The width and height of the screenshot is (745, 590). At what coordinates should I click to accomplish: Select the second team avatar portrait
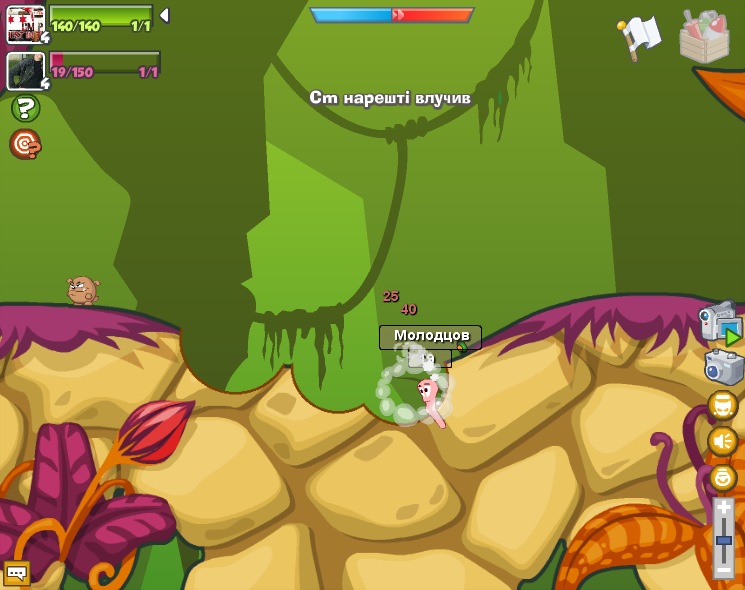point(25,71)
